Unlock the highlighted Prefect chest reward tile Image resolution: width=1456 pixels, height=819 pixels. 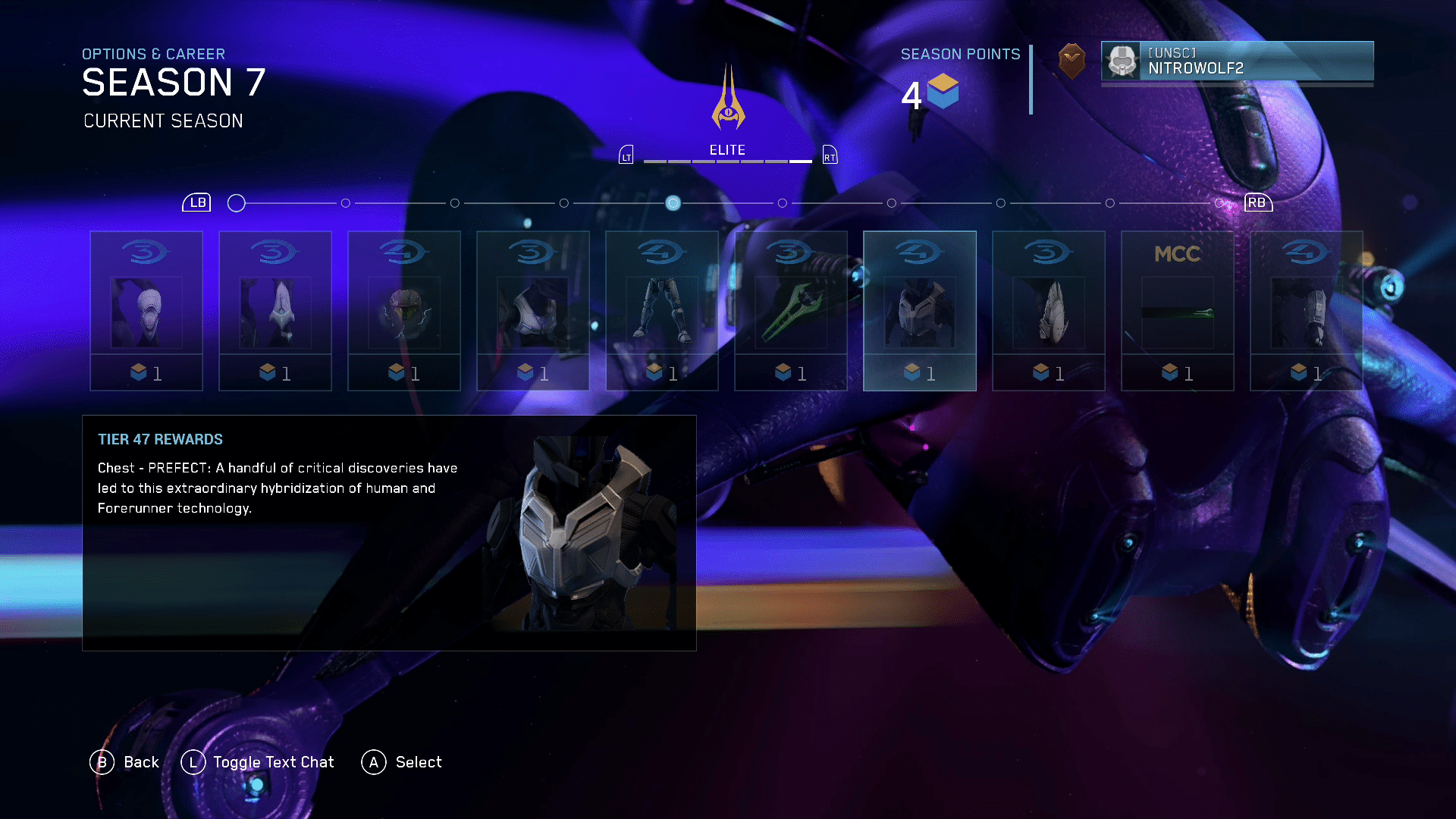click(920, 311)
